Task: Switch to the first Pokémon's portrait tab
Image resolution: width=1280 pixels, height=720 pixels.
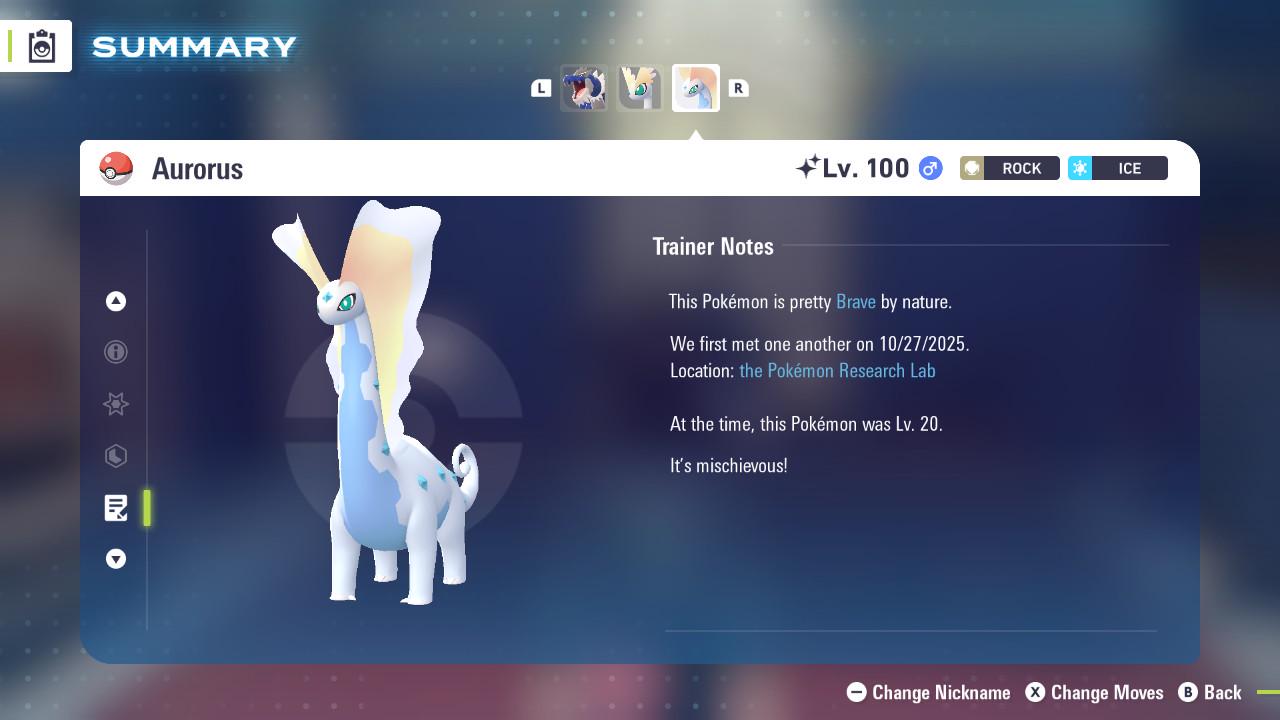Action: (585, 88)
